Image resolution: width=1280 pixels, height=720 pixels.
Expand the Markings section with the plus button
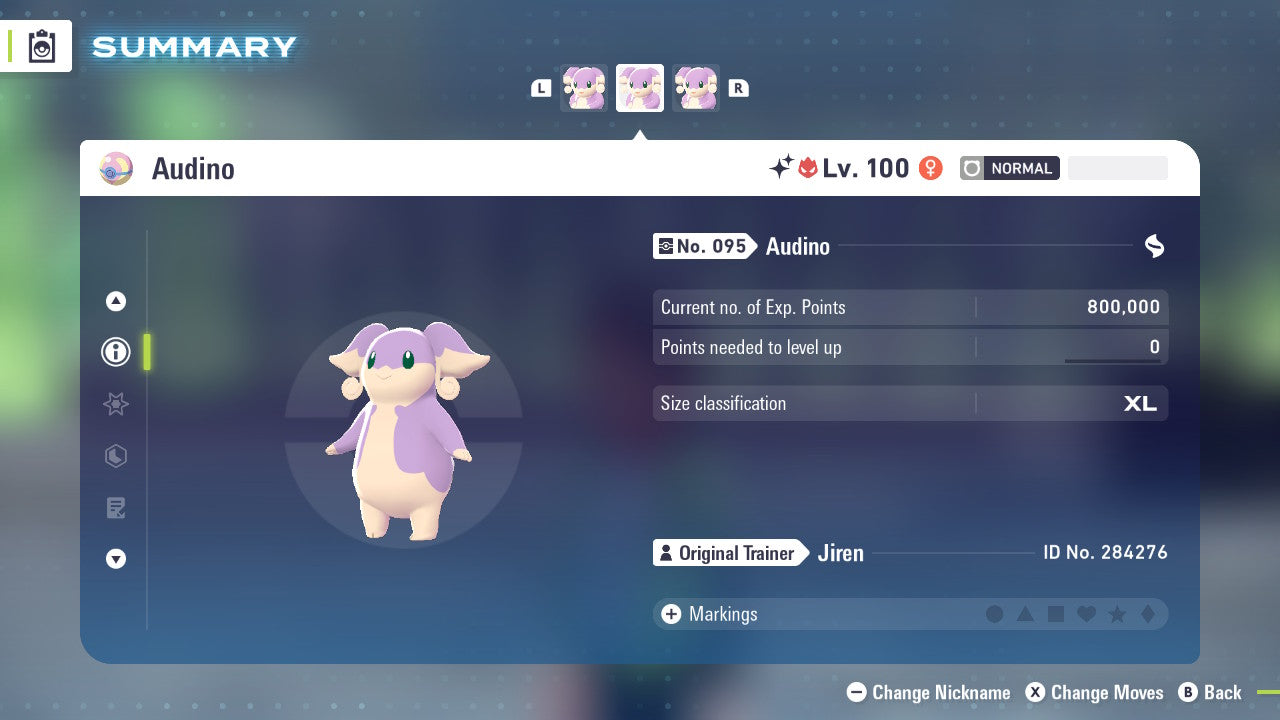tap(670, 614)
